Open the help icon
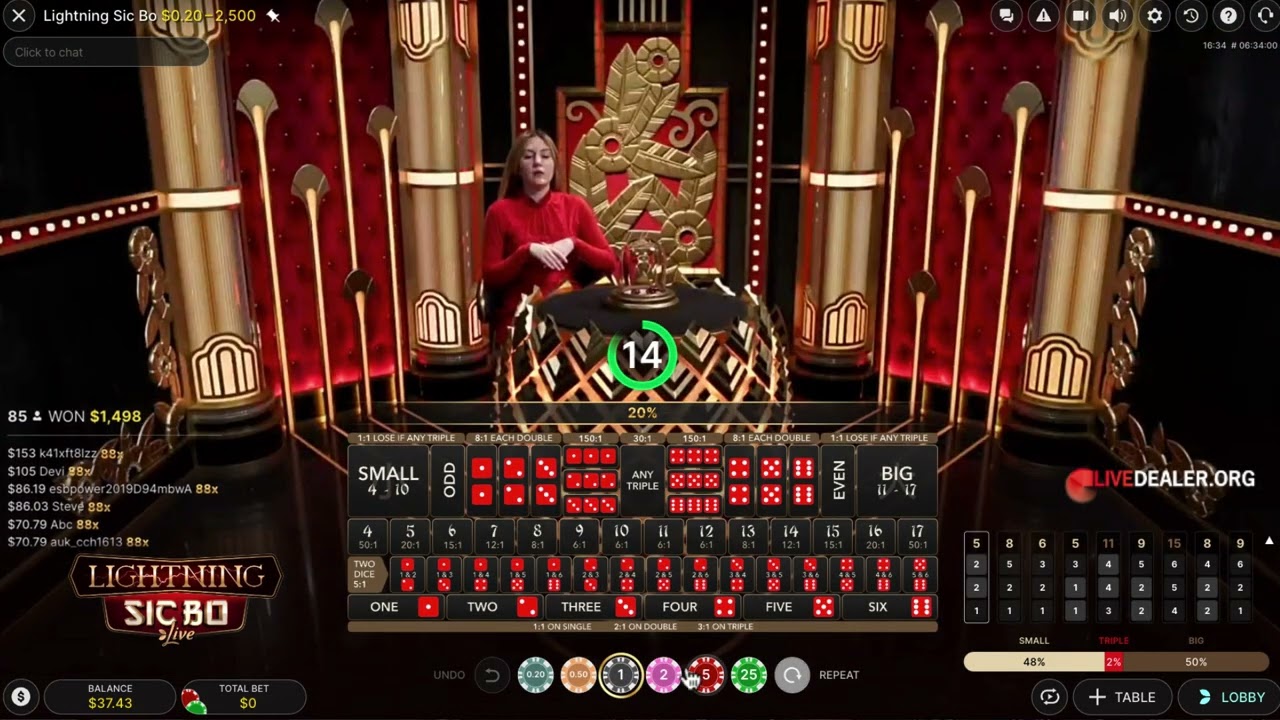The height and width of the screenshot is (720, 1280). (1228, 16)
